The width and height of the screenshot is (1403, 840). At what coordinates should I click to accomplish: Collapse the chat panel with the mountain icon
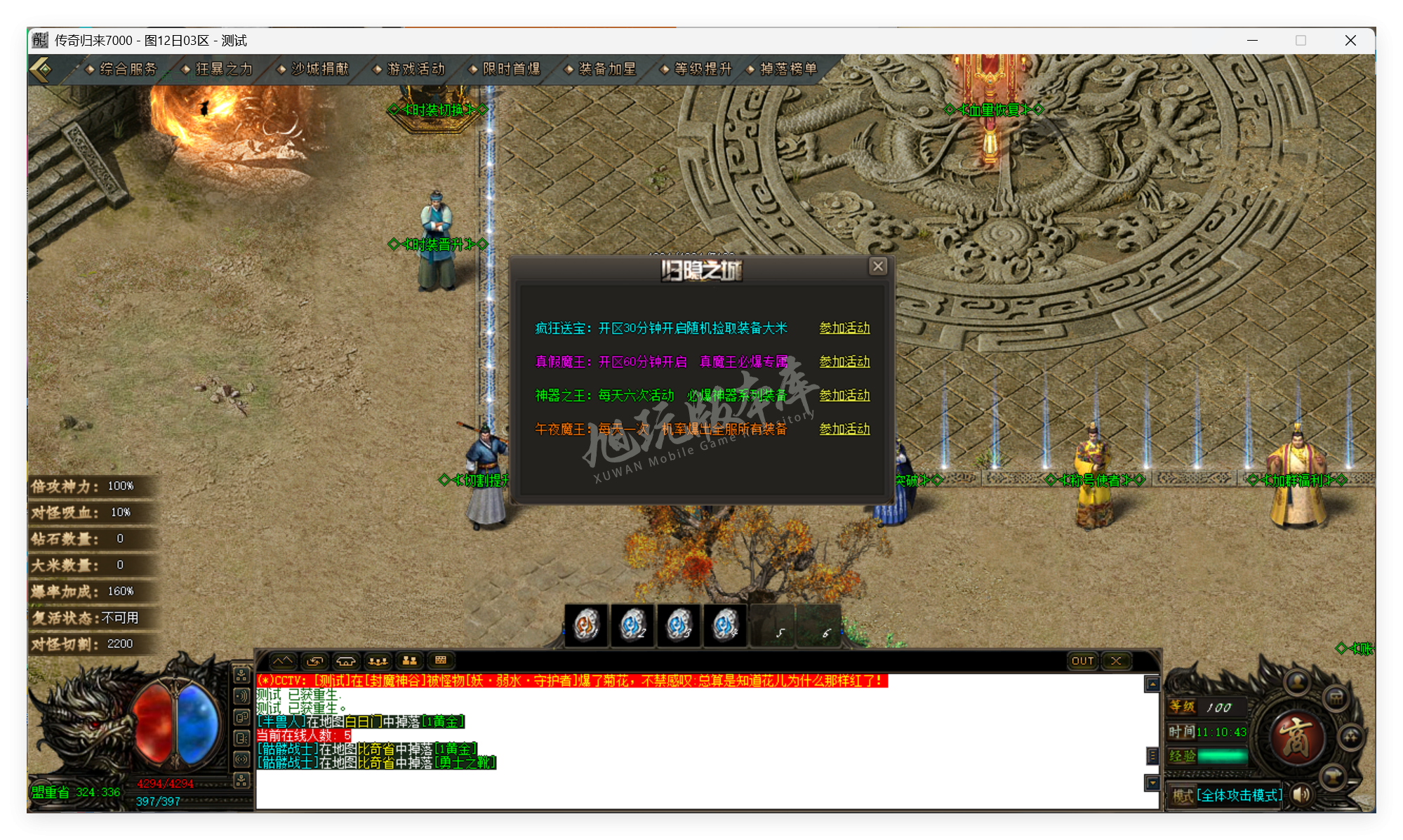284,662
